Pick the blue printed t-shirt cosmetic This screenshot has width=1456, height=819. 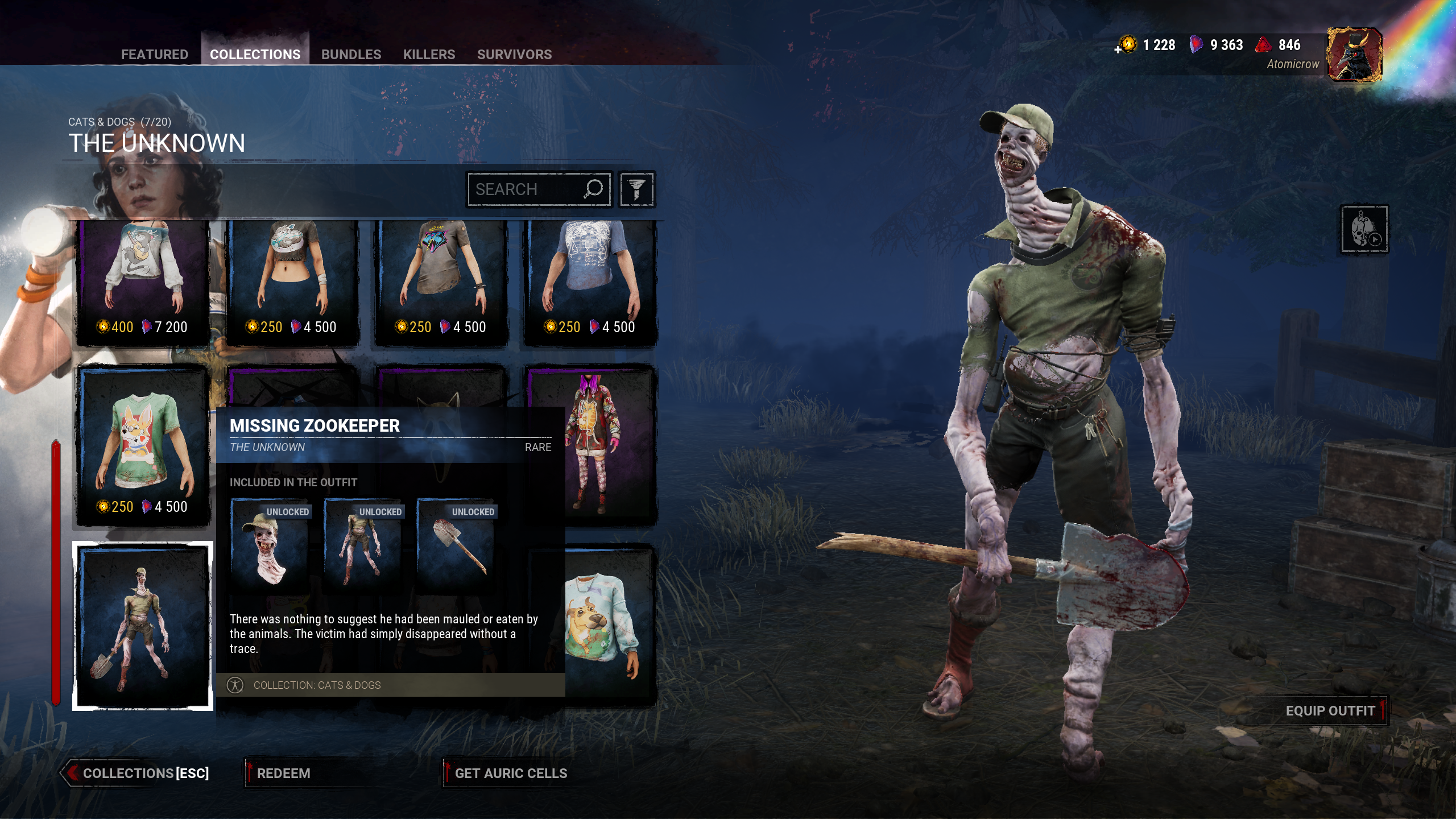[590, 282]
